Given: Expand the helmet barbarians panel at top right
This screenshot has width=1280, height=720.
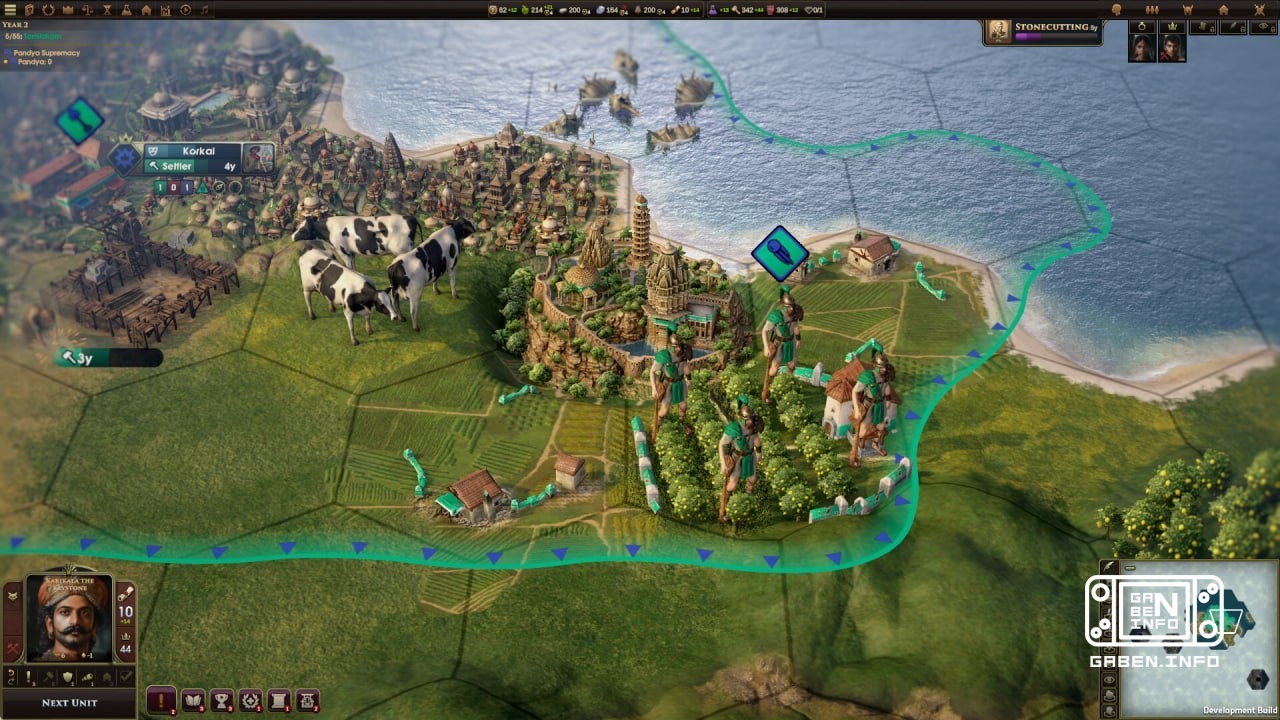Looking at the screenshot, I should 1188,9.
